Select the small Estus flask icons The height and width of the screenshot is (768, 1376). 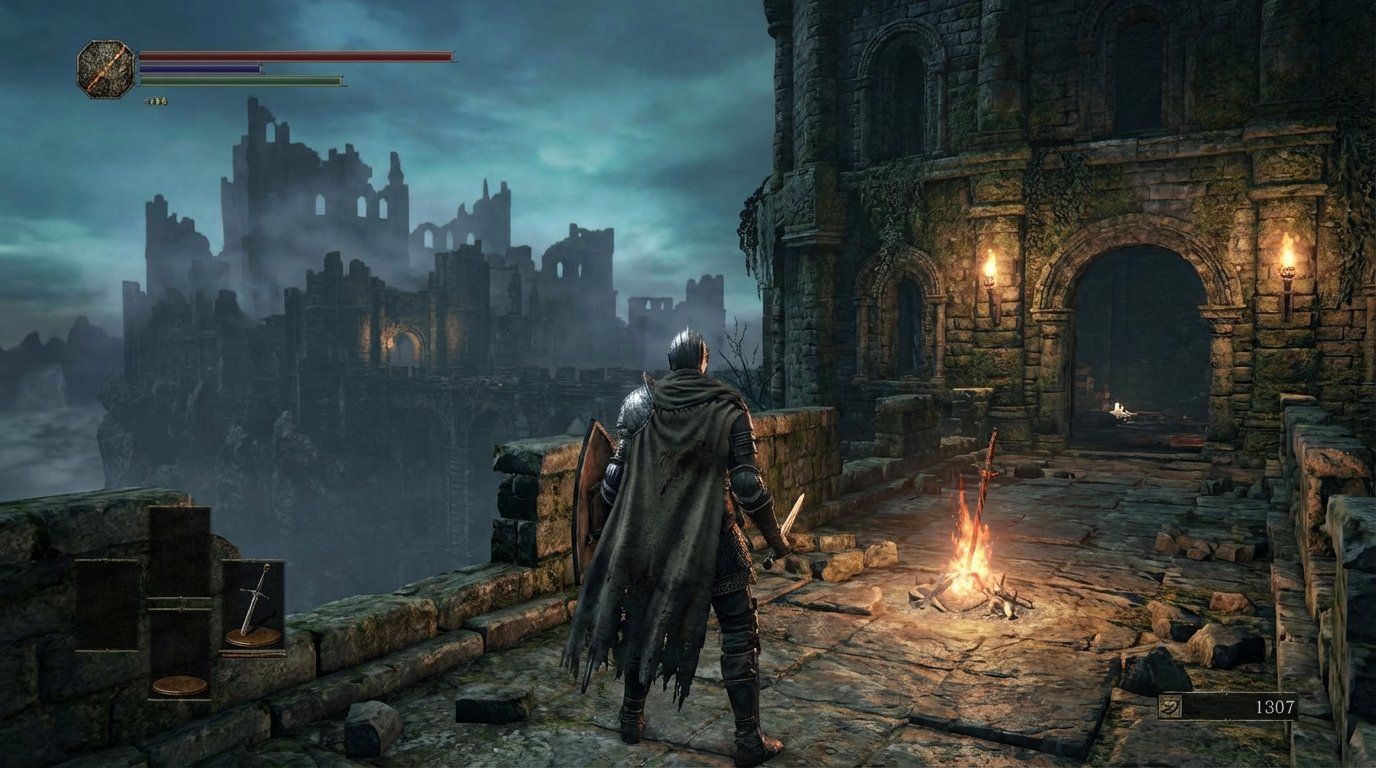pyautogui.click(x=156, y=99)
